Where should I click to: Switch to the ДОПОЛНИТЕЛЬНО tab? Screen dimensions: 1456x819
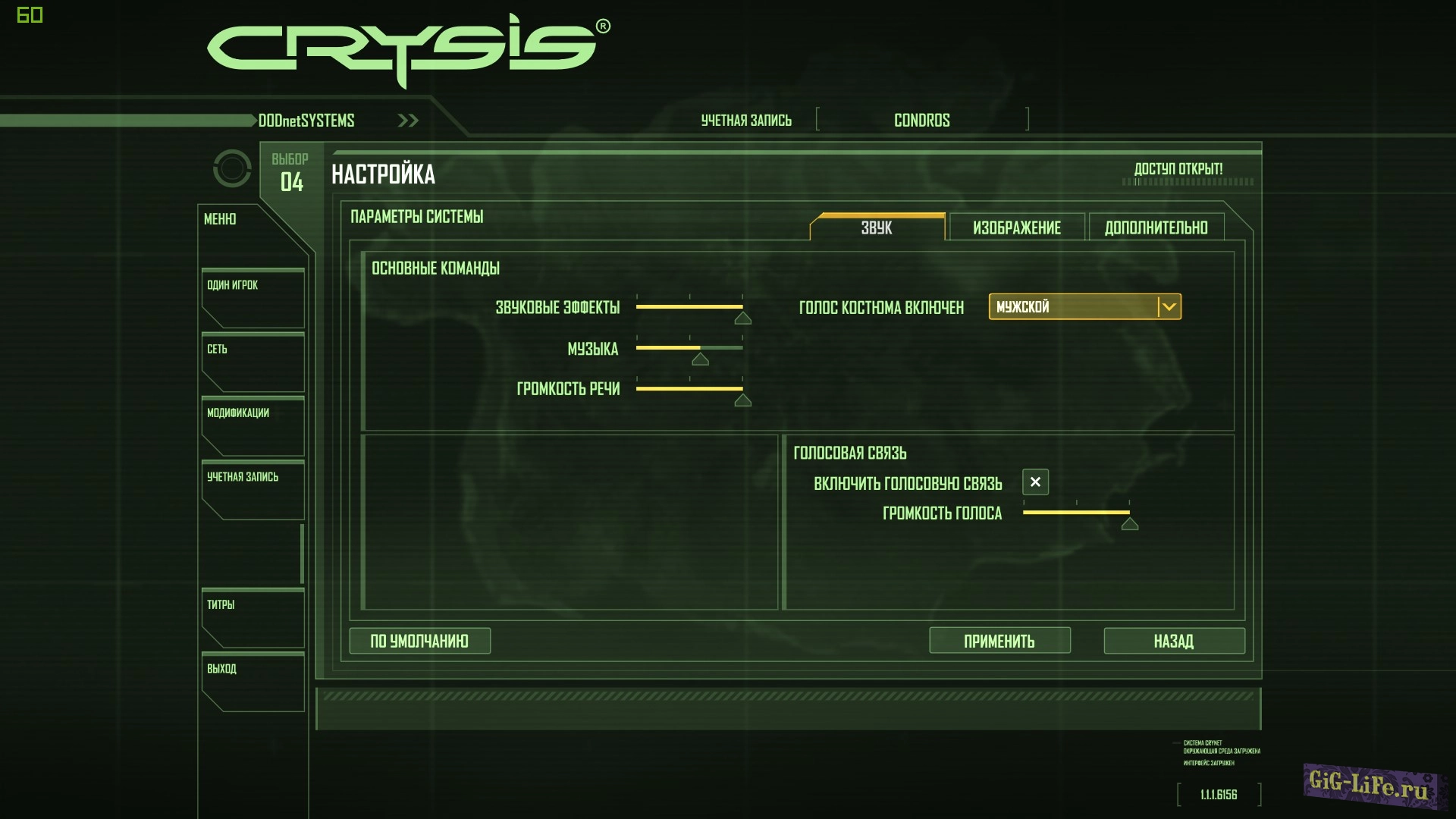(x=1156, y=227)
